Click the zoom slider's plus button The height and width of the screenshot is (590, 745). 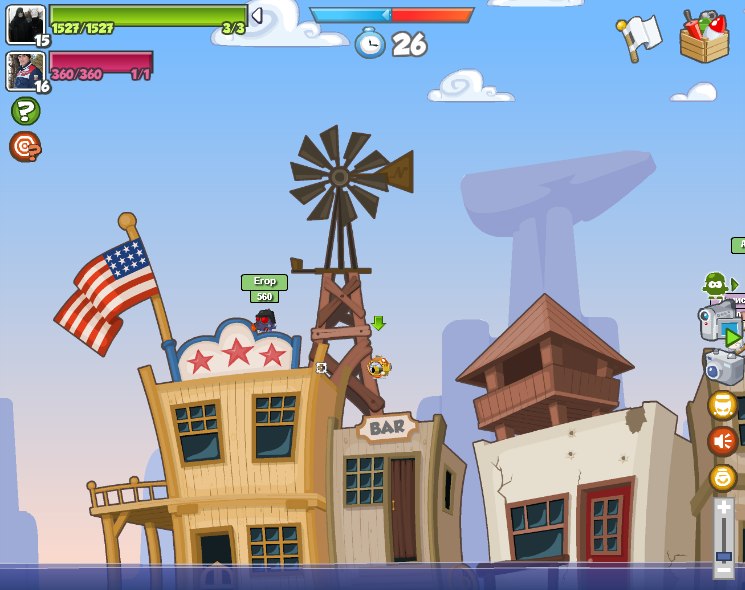[x=723, y=508]
